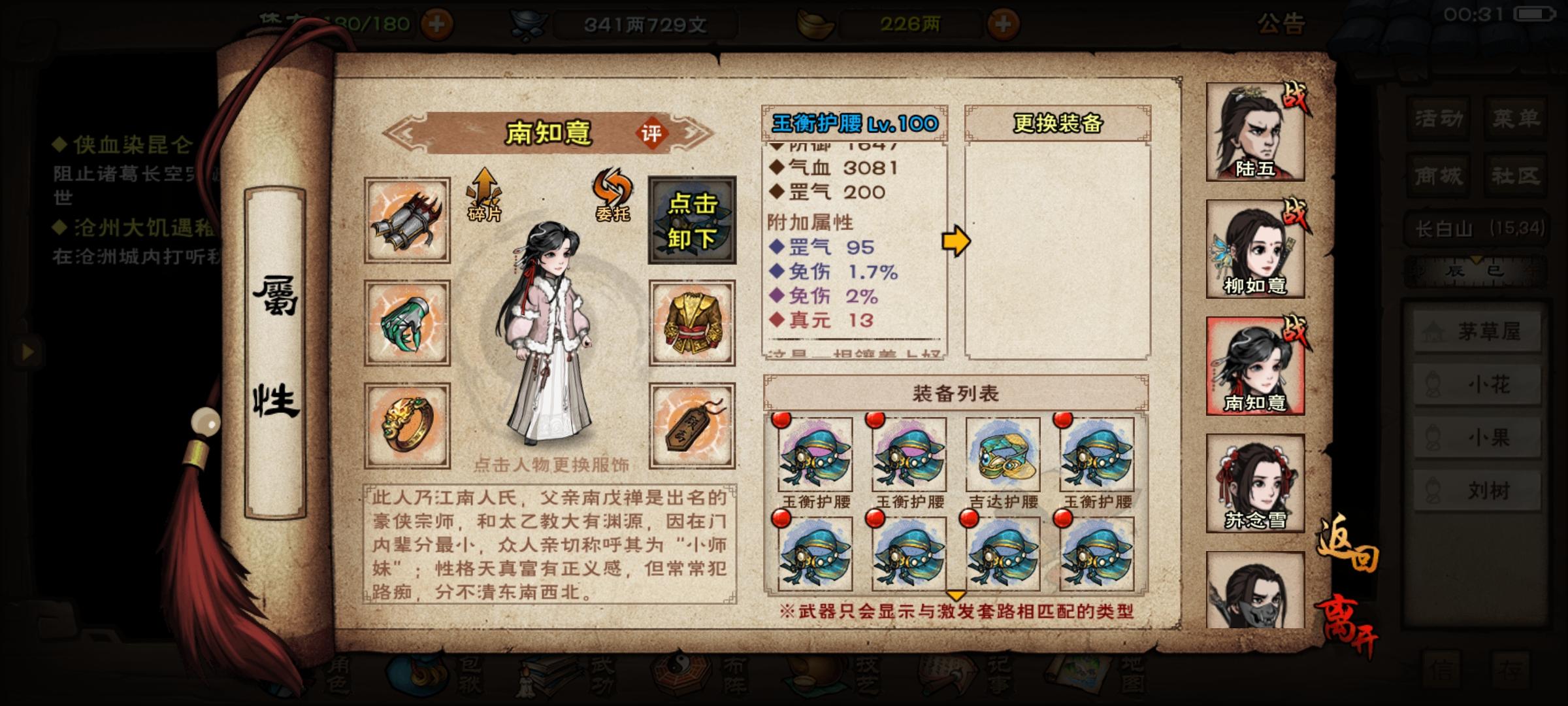Screen dimensions: 1568x706
Task: Switch to the 活动 panel
Action: (1439, 119)
